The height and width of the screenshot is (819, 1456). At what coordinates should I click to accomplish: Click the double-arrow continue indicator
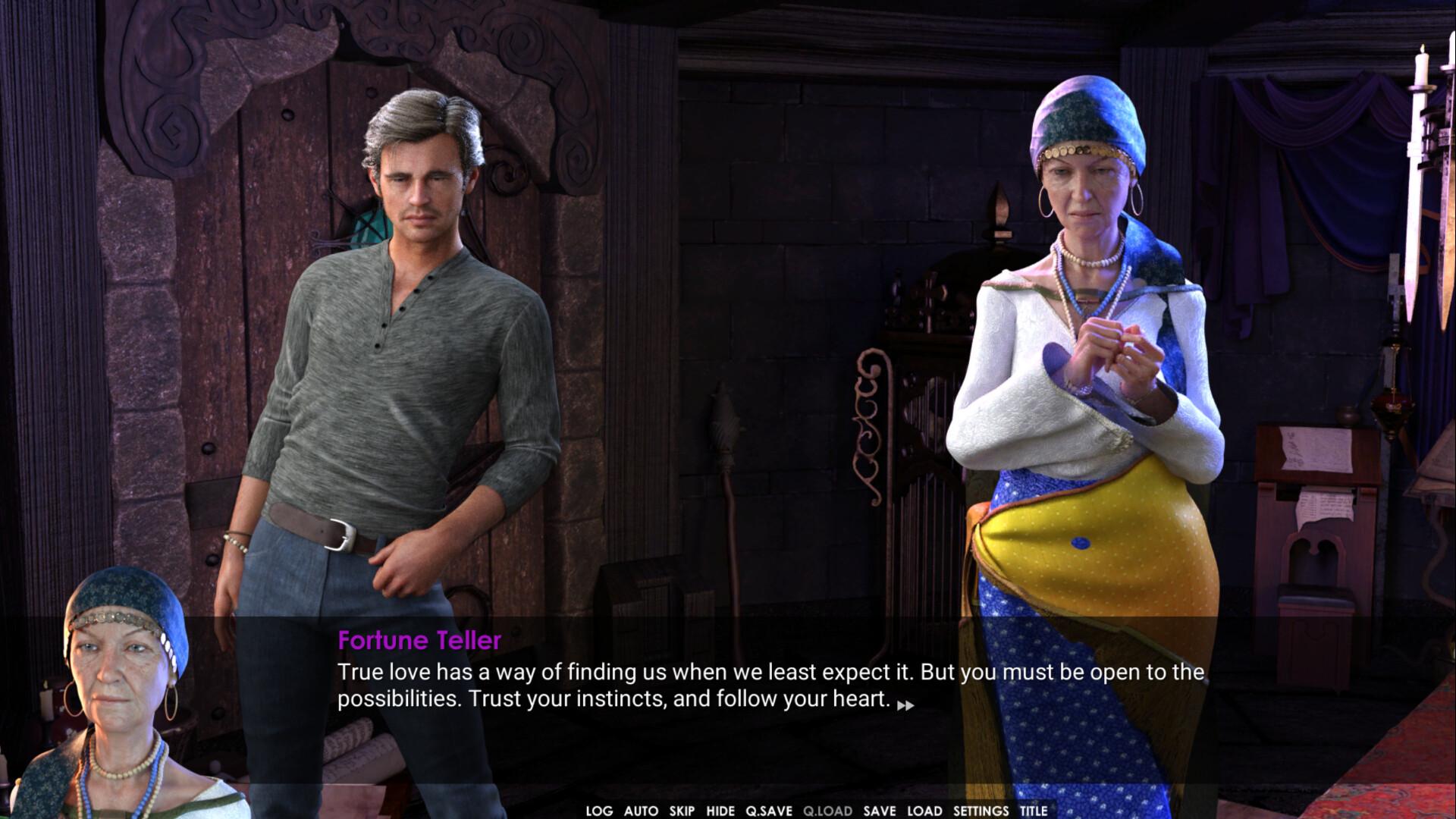907,706
